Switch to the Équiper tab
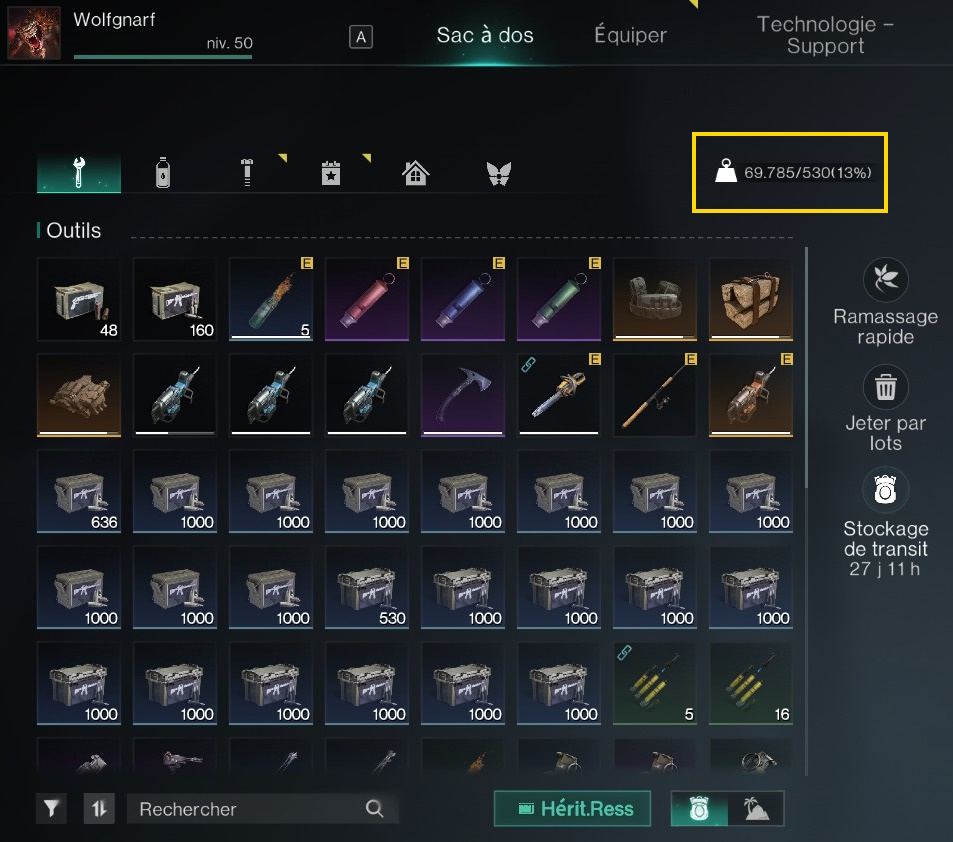This screenshot has width=953, height=842. pos(630,35)
